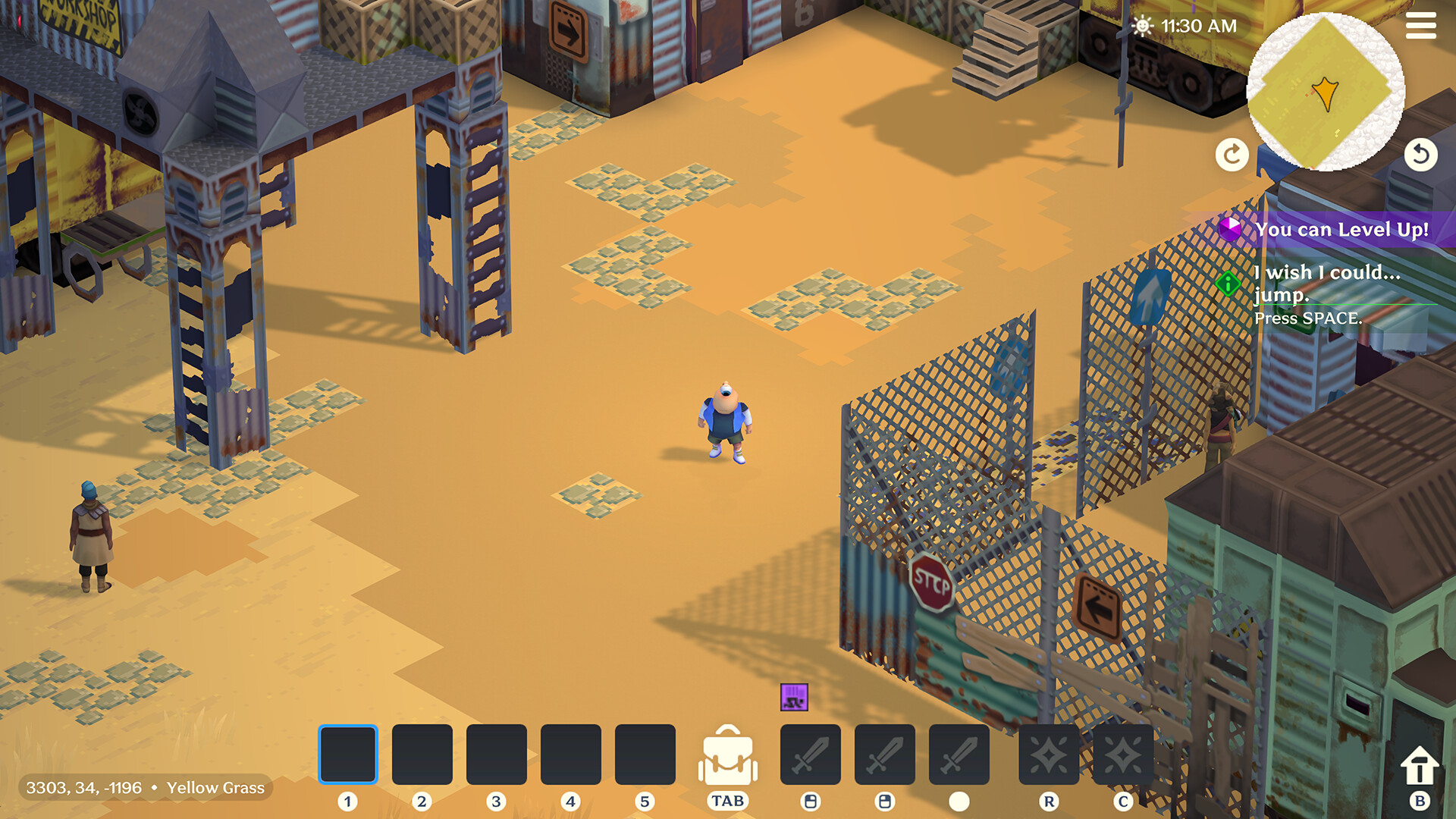Click the purple level-up gem icon
The image size is (1456, 819).
click(x=1232, y=229)
